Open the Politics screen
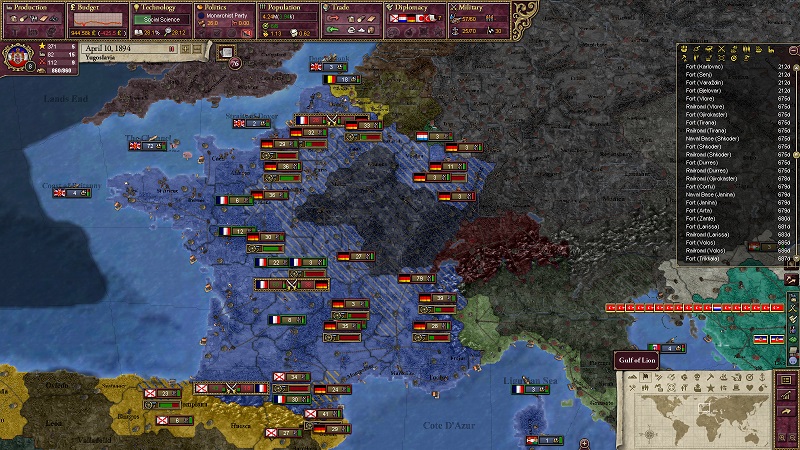The height and width of the screenshot is (450, 800). click(222, 7)
